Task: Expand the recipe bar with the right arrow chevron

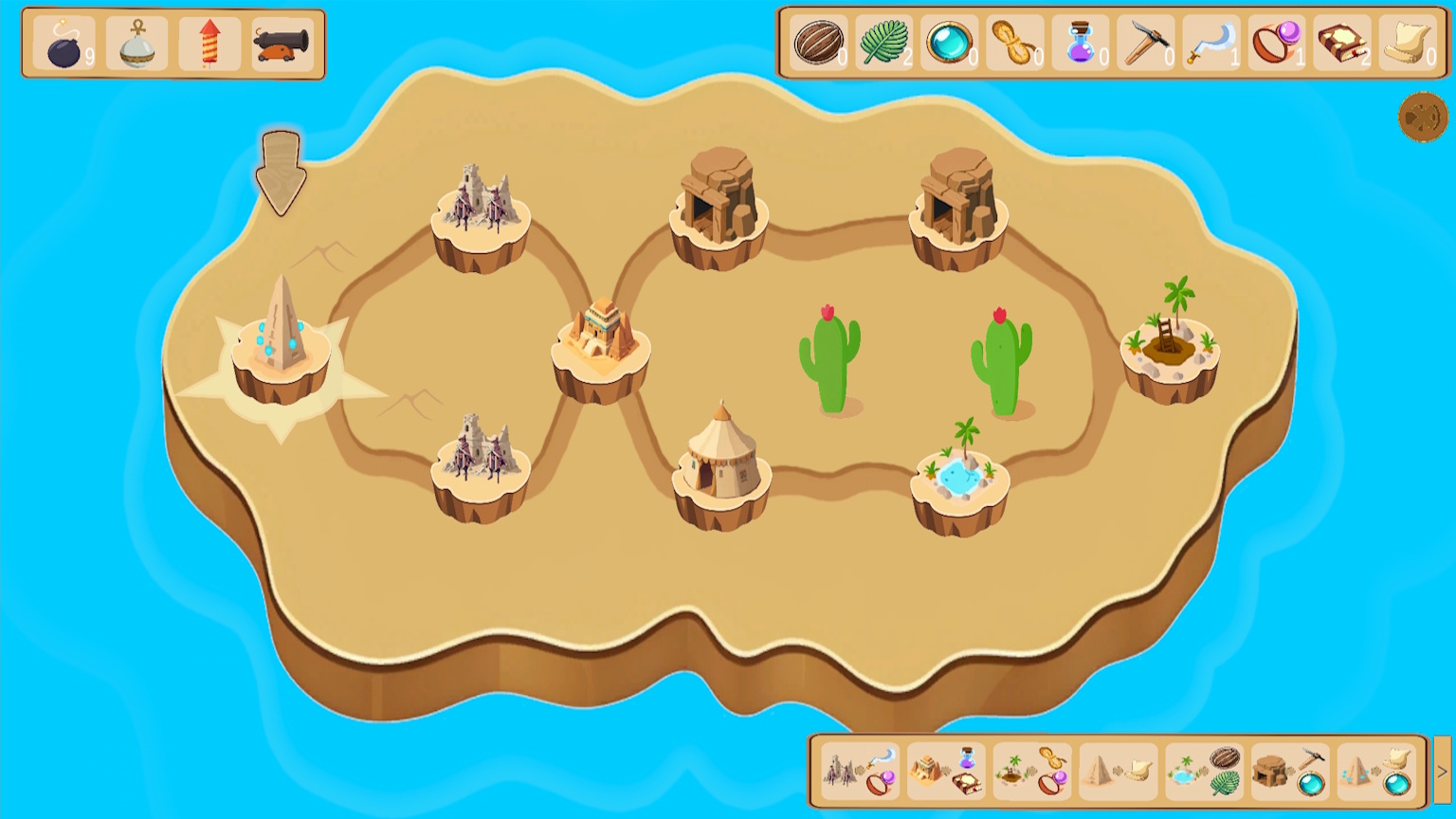Action: click(1440, 772)
